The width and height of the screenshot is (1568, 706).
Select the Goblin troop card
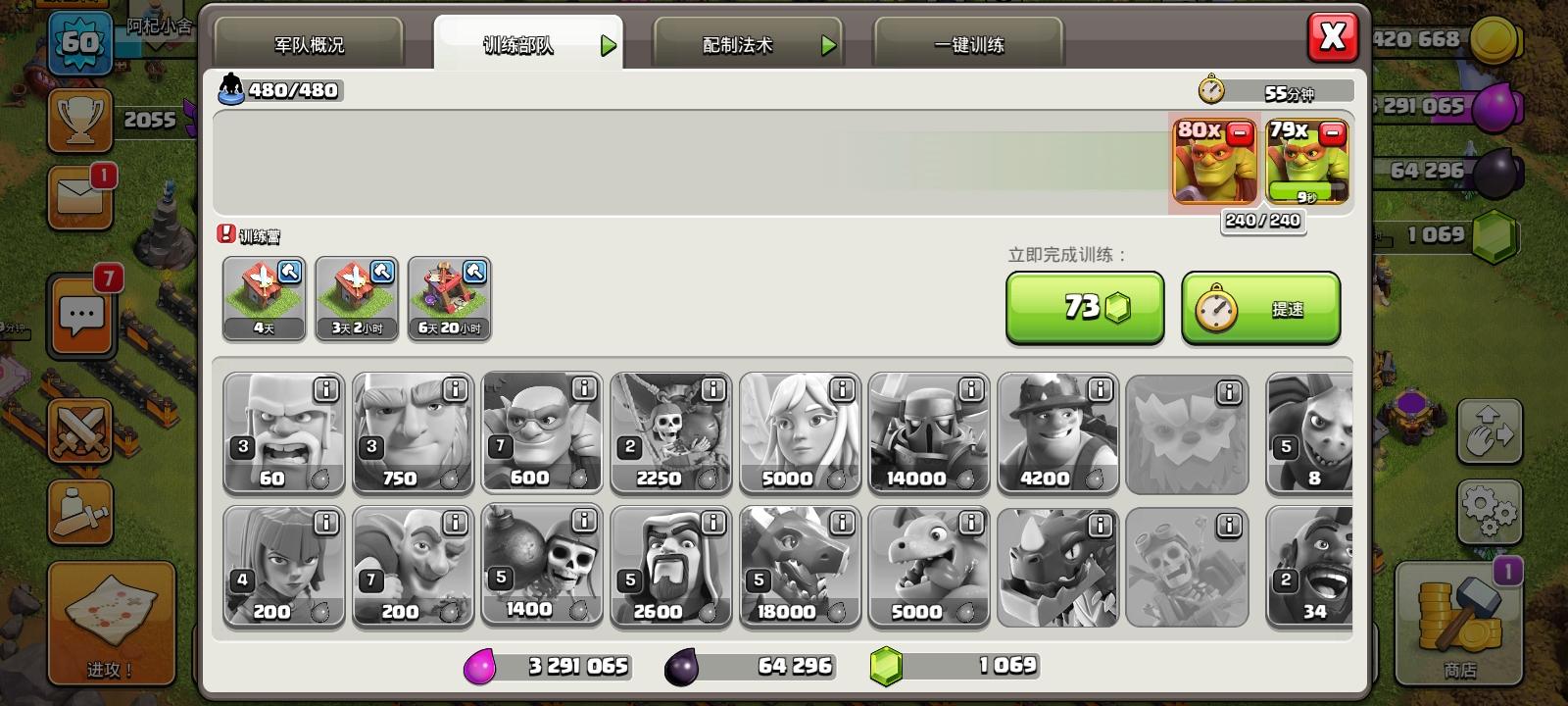pyautogui.click(x=543, y=434)
